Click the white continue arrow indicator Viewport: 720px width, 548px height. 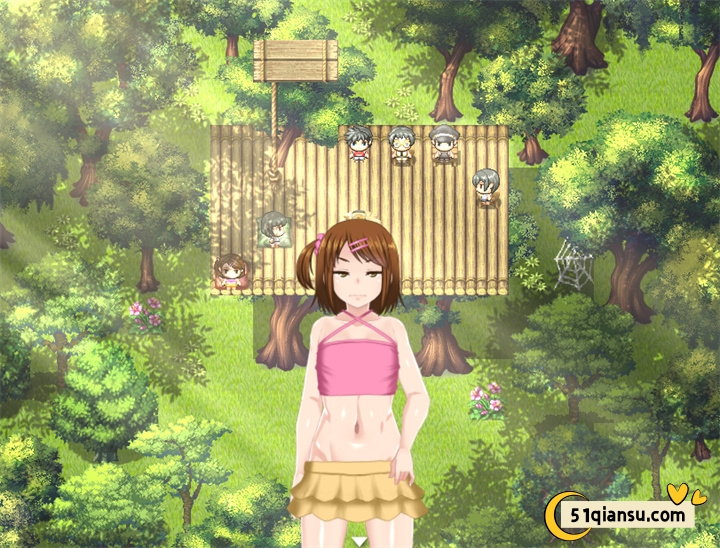359,541
